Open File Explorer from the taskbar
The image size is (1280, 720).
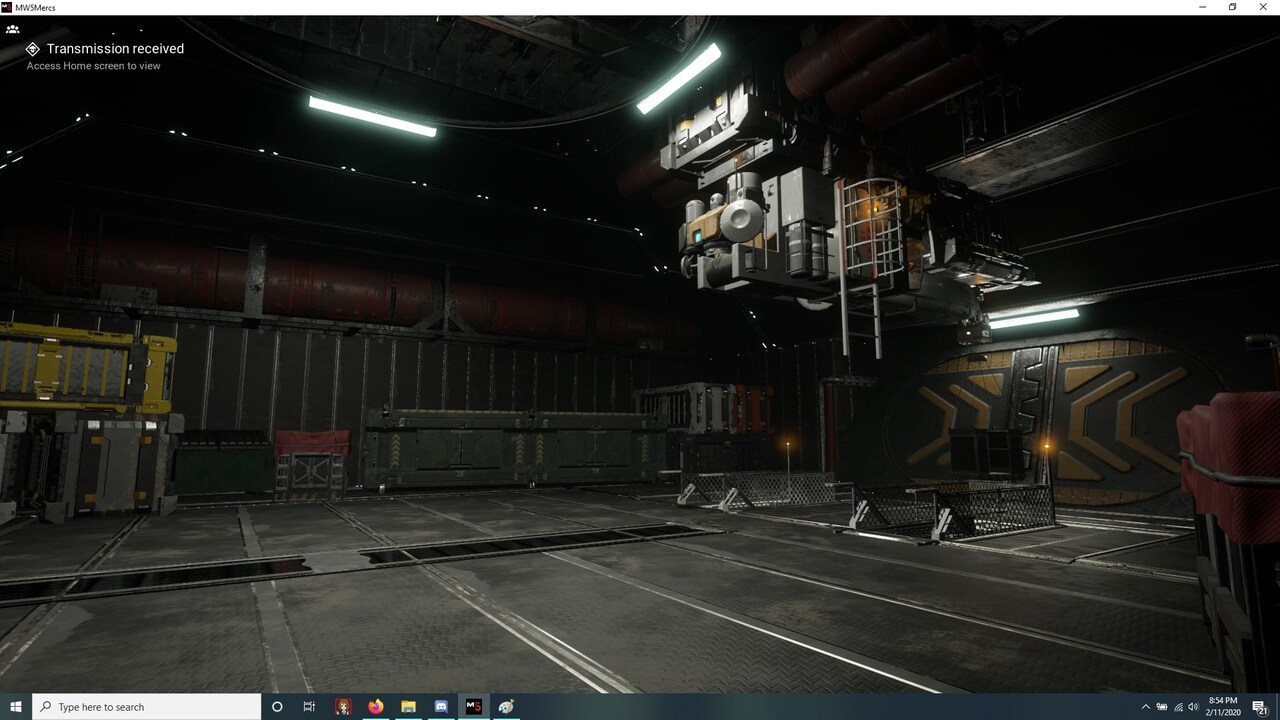tap(408, 707)
